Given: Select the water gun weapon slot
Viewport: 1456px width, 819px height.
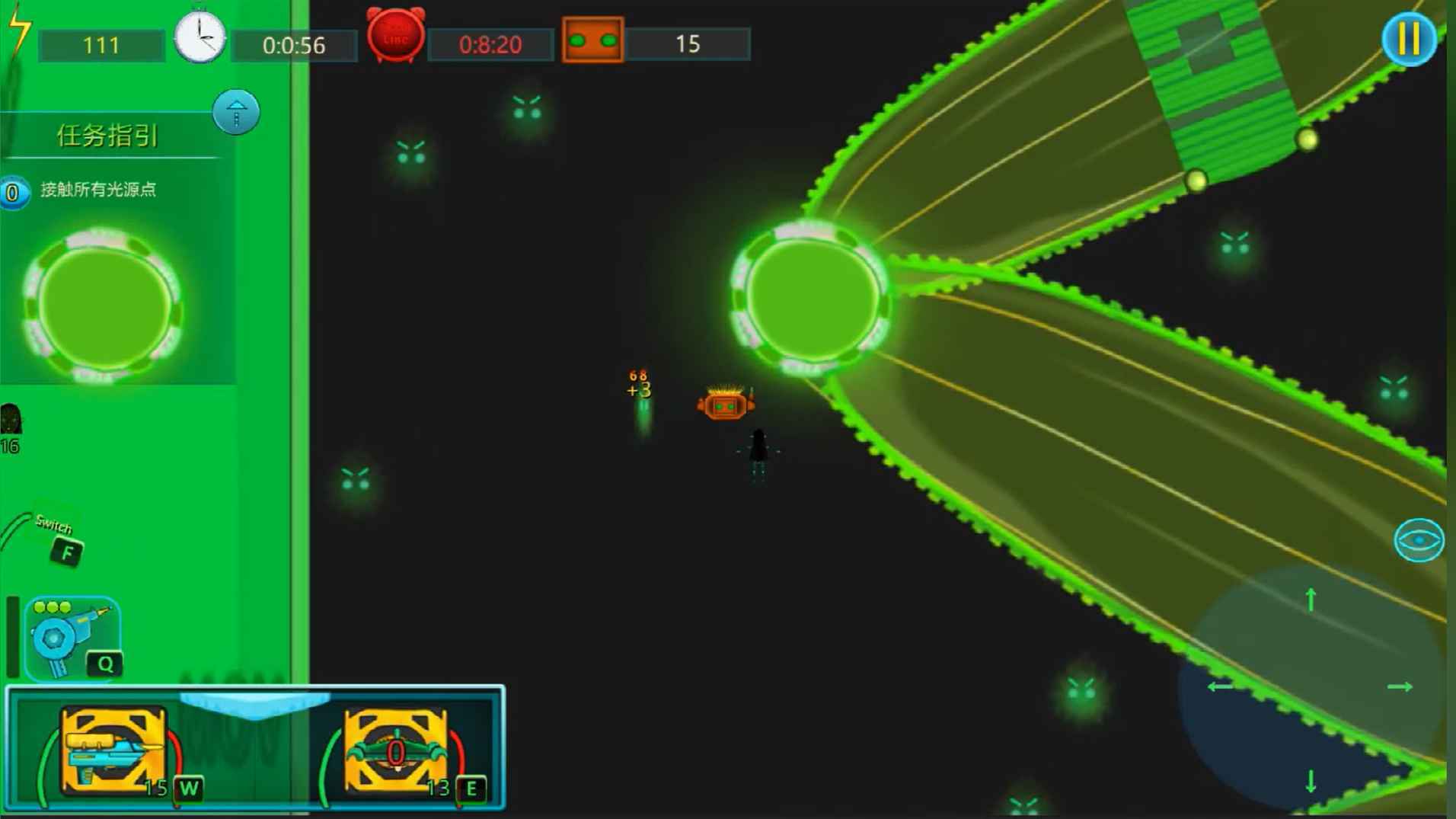Looking at the screenshot, I should 113,750.
